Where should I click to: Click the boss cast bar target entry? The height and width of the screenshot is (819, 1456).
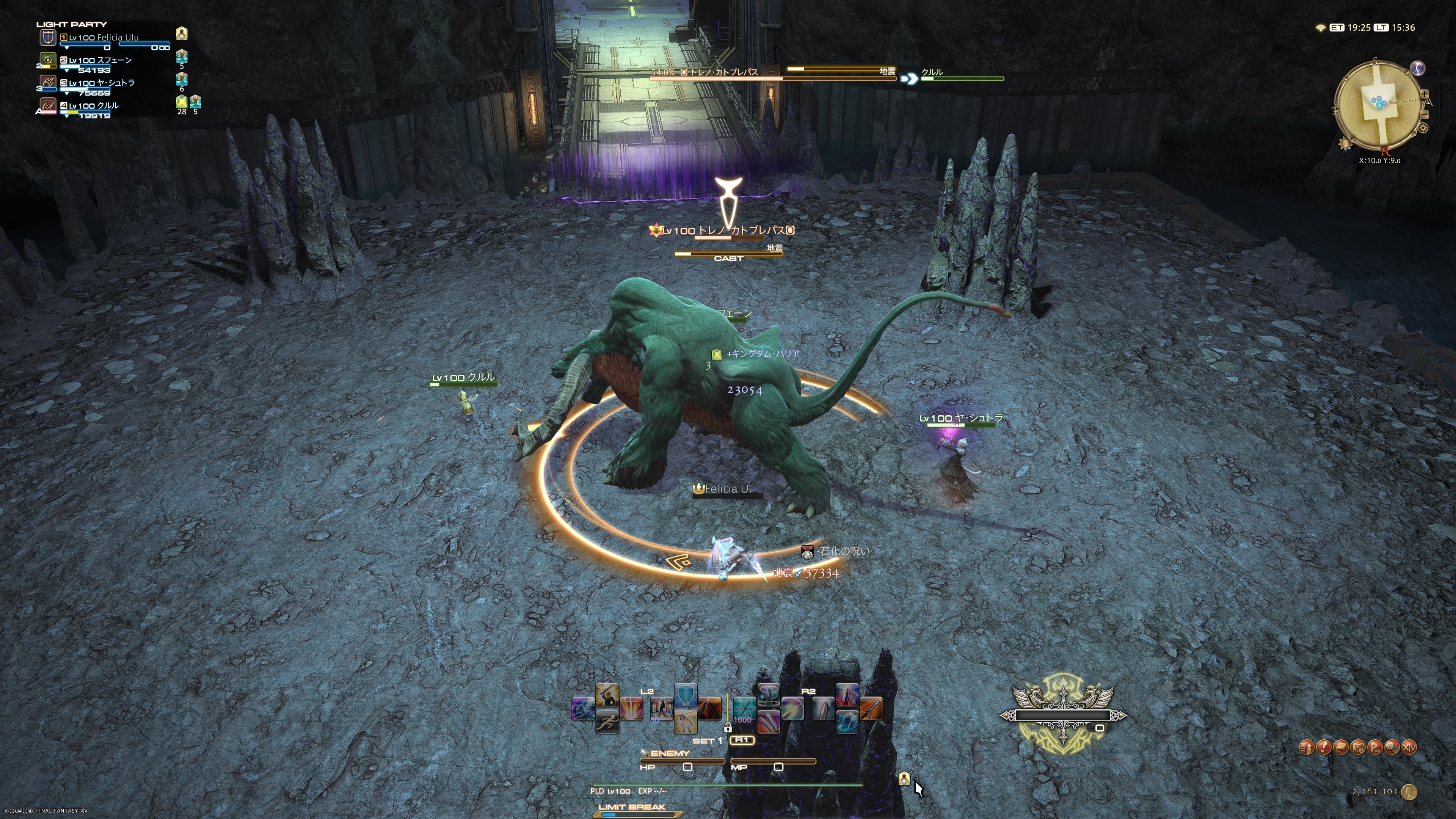728,254
